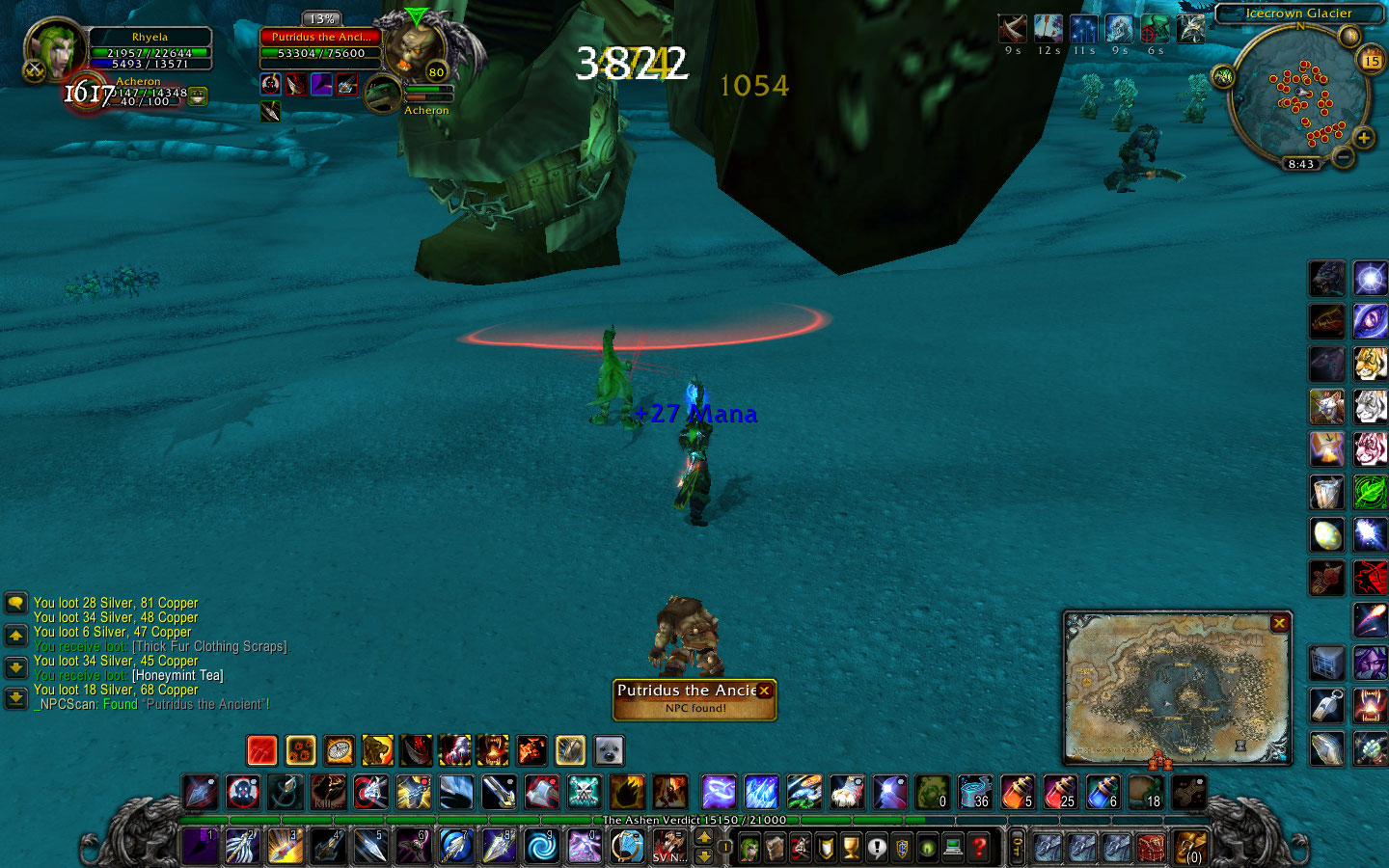
Task: Zoom out on the minimap
Action: click(1342, 156)
